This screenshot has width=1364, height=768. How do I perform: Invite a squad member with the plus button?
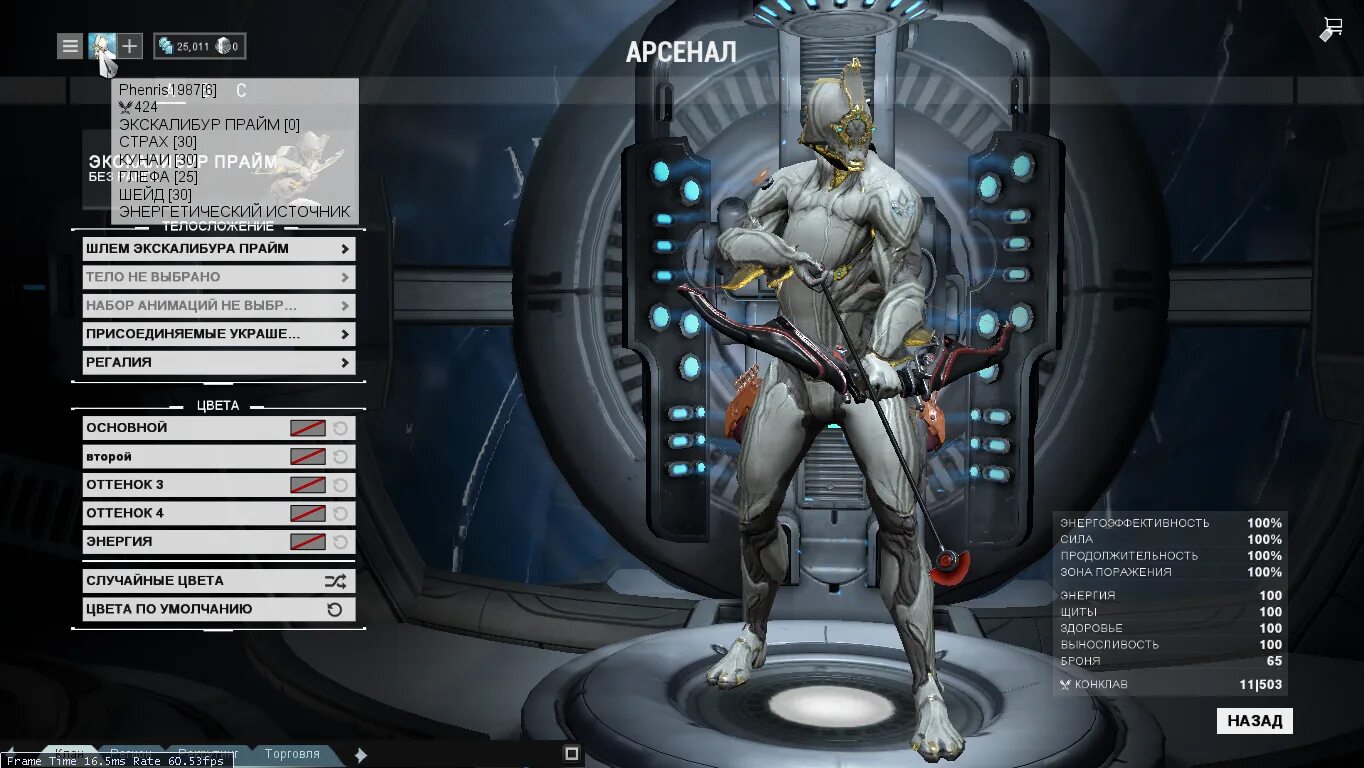point(130,46)
